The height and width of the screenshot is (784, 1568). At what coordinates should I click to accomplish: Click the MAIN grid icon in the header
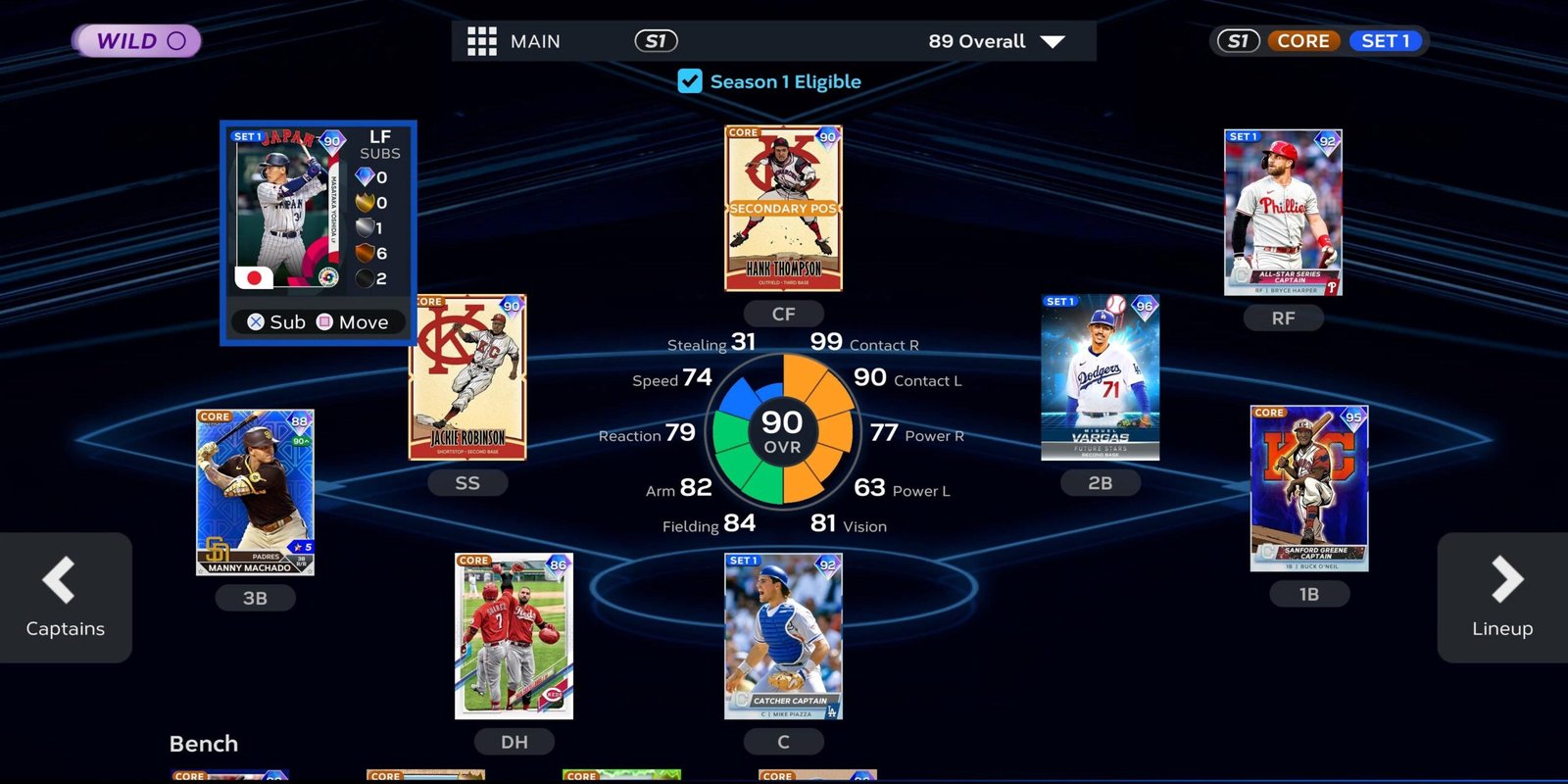tap(481, 41)
